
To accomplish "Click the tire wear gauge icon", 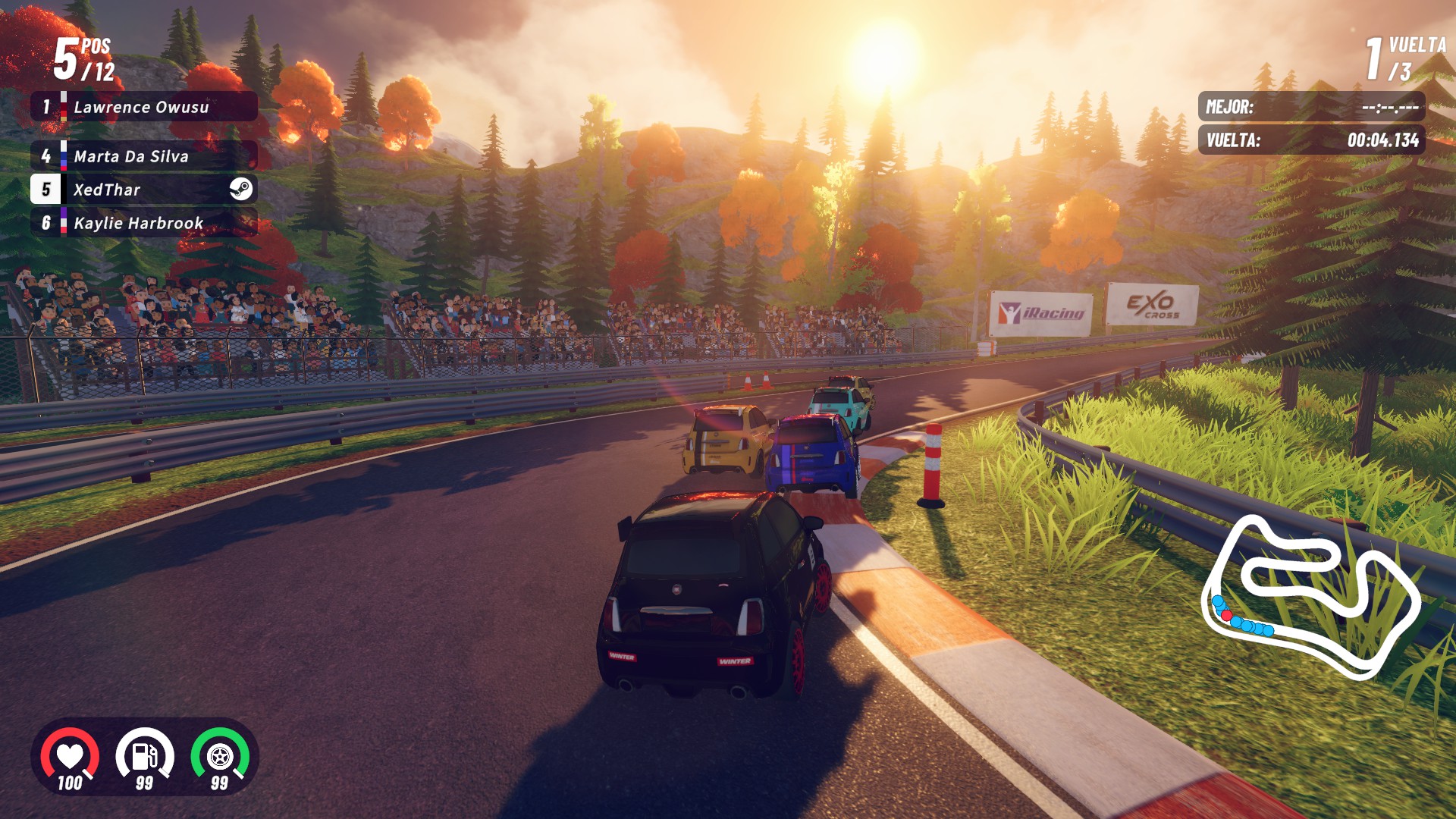I will pyautogui.click(x=220, y=756).
